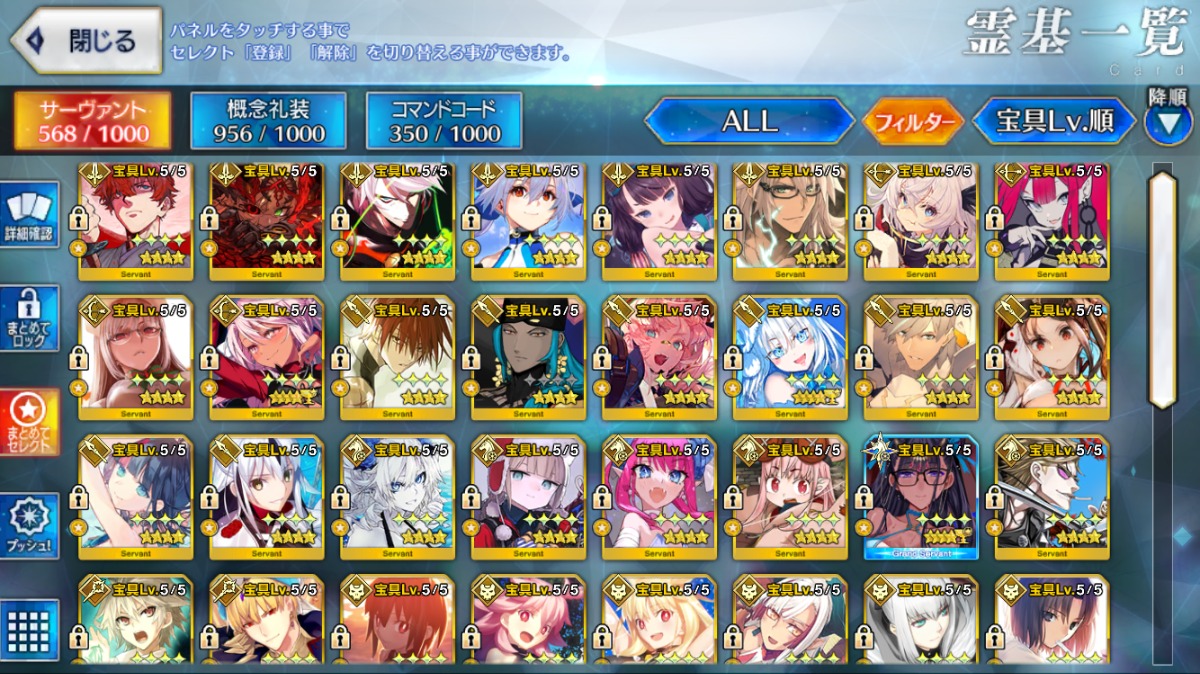Activate まとめてセレクト bulk select
This screenshot has height=674, width=1200.
click(x=30, y=422)
